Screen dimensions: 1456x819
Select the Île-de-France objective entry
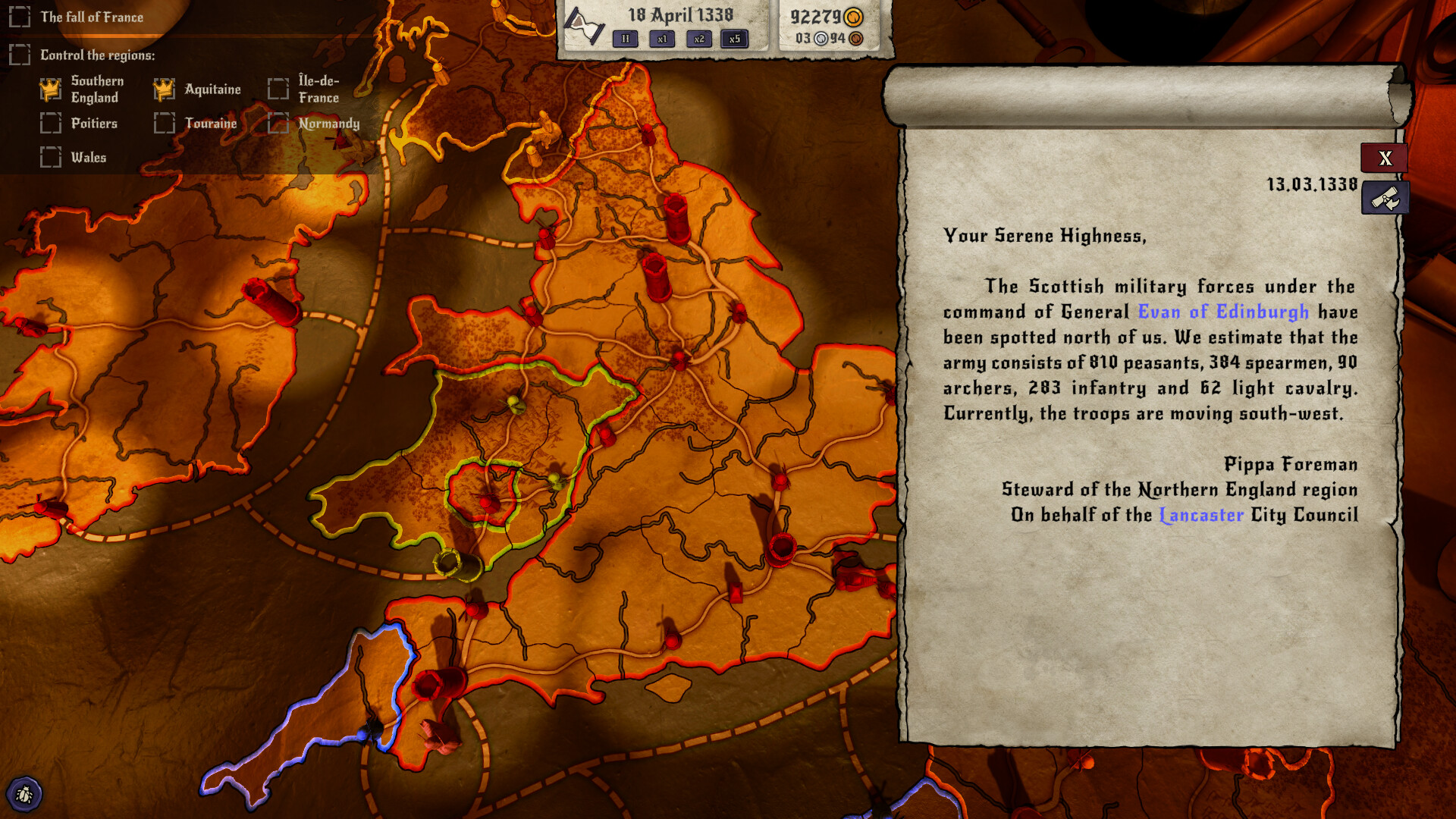(x=318, y=89)
